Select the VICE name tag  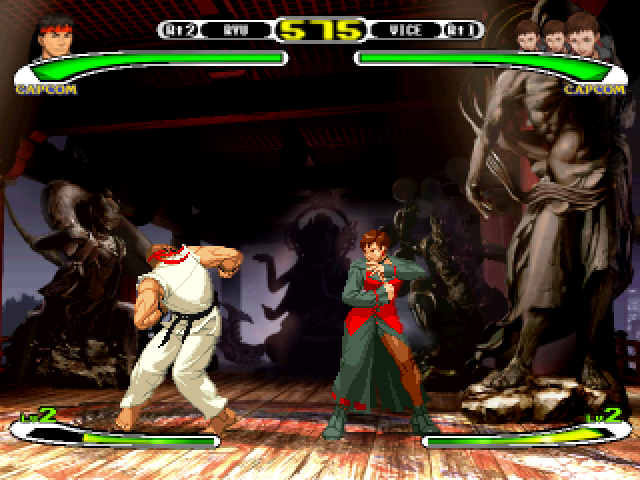click(x=405, y=31)
